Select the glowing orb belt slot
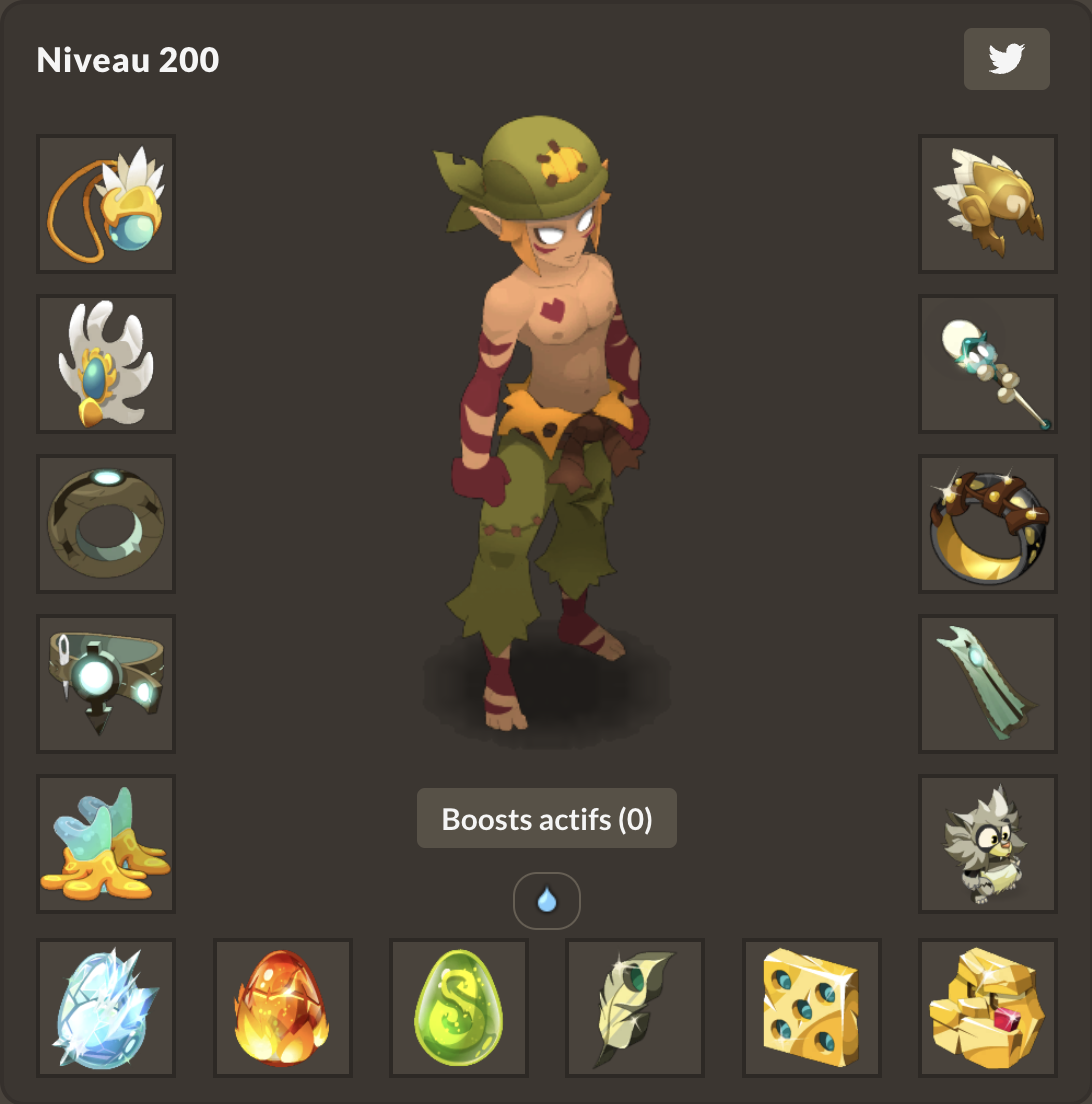Screen dimensions: 1092x1104 tap(106, 684)
